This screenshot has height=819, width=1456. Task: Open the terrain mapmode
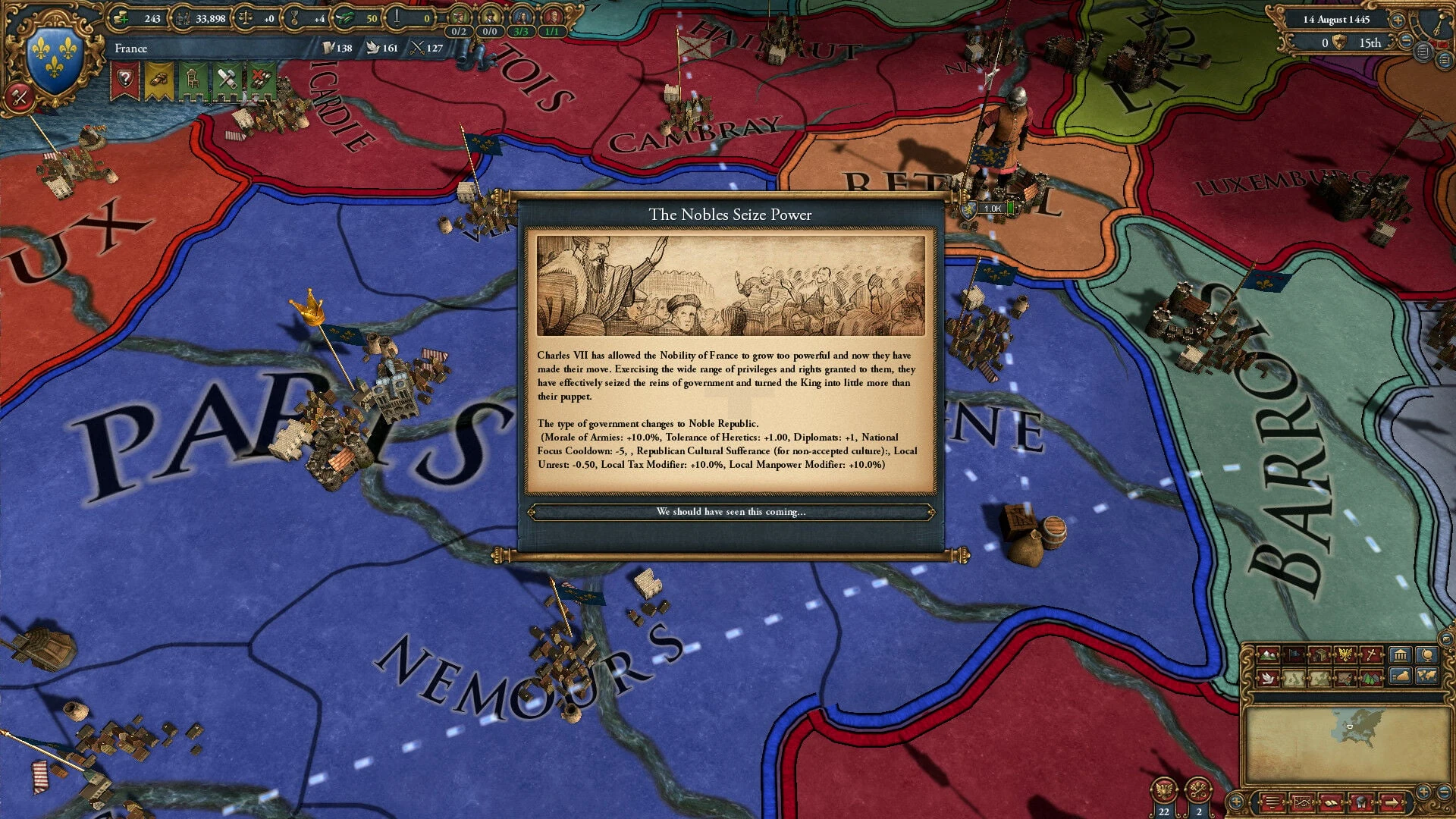tap(1267, 655)
